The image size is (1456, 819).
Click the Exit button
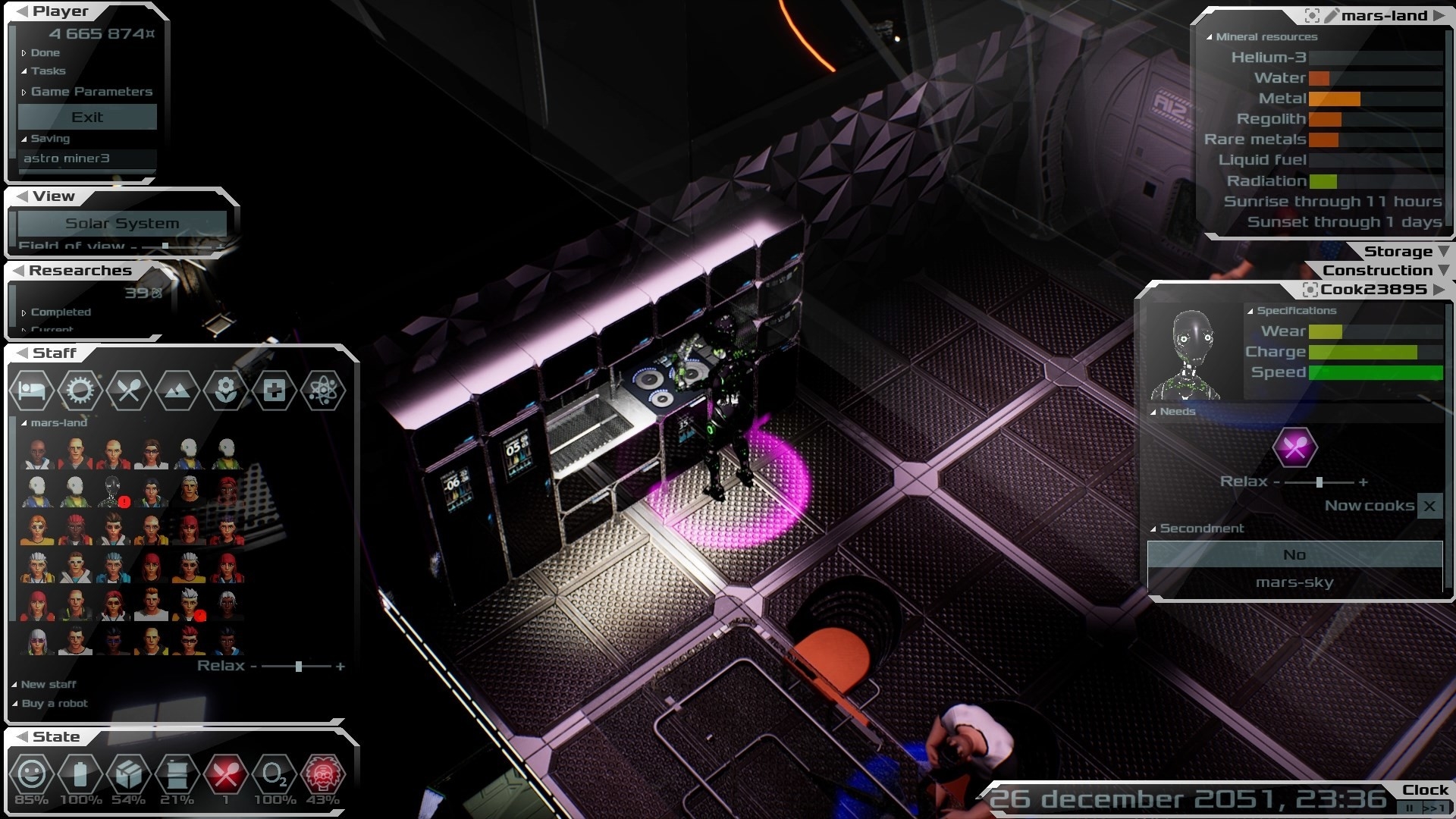coord(87,118)
